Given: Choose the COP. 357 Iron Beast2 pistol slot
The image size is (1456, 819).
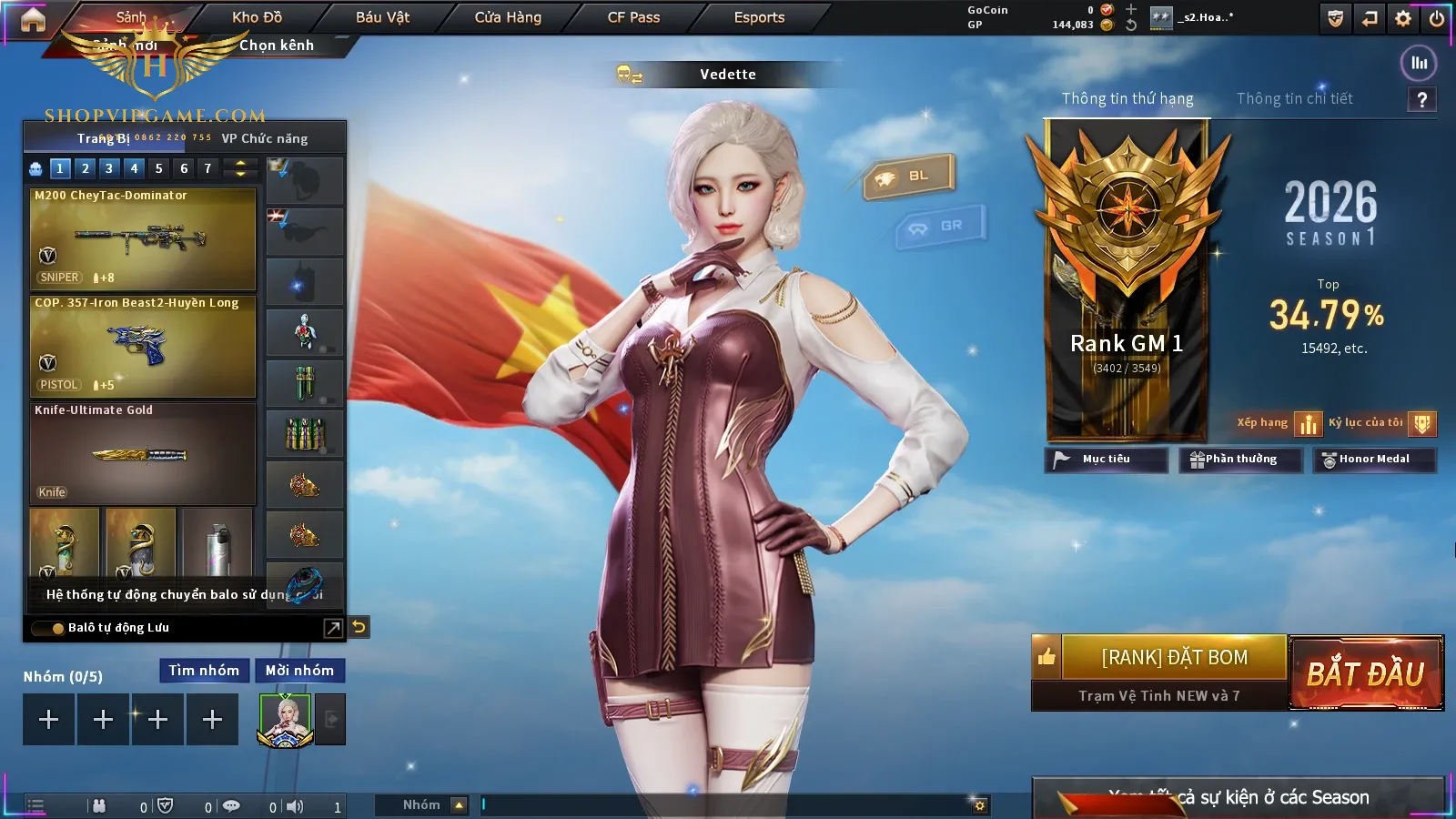Looking at the screenshot, I should click(x=143, y=346).
